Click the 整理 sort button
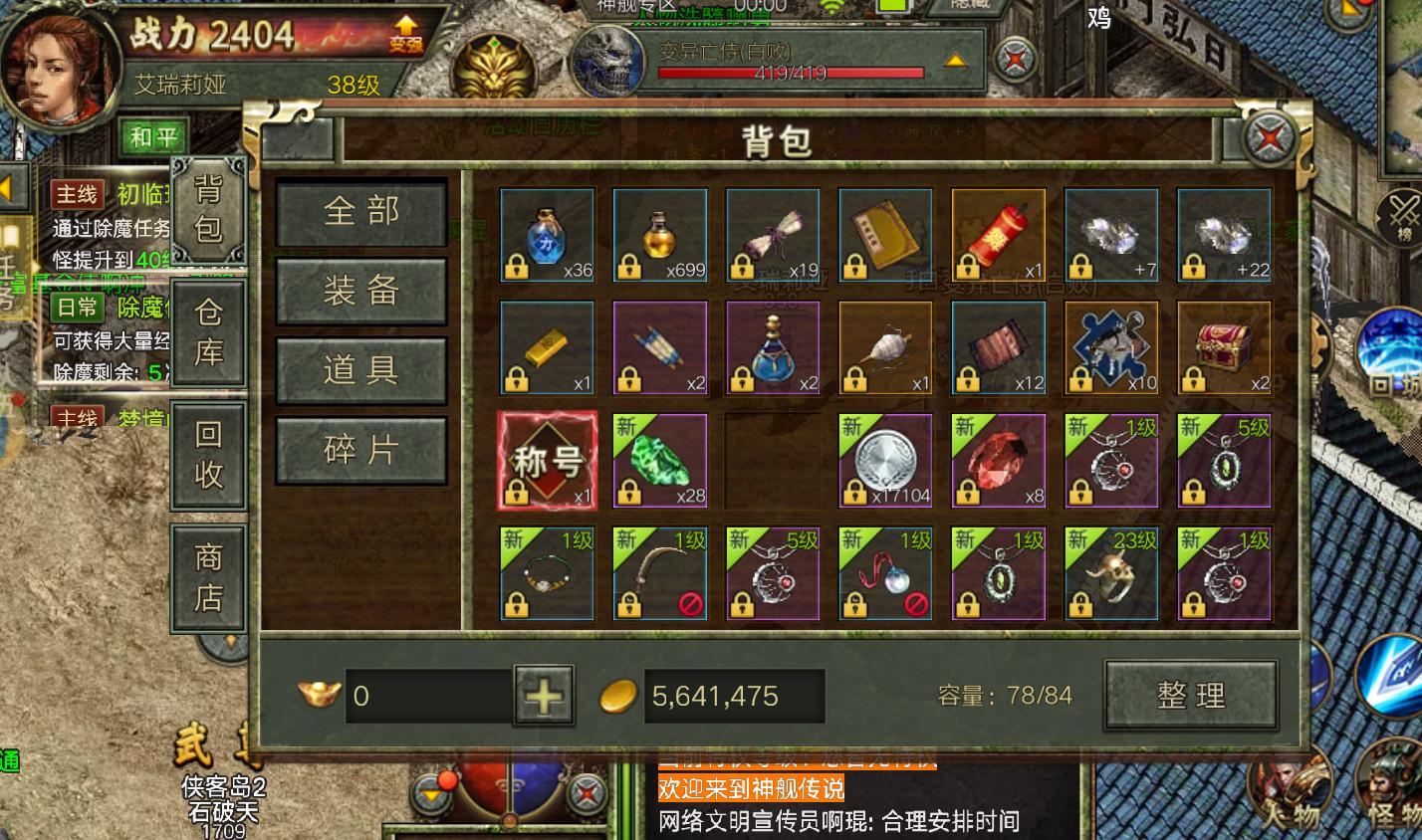 [1191, 695]
